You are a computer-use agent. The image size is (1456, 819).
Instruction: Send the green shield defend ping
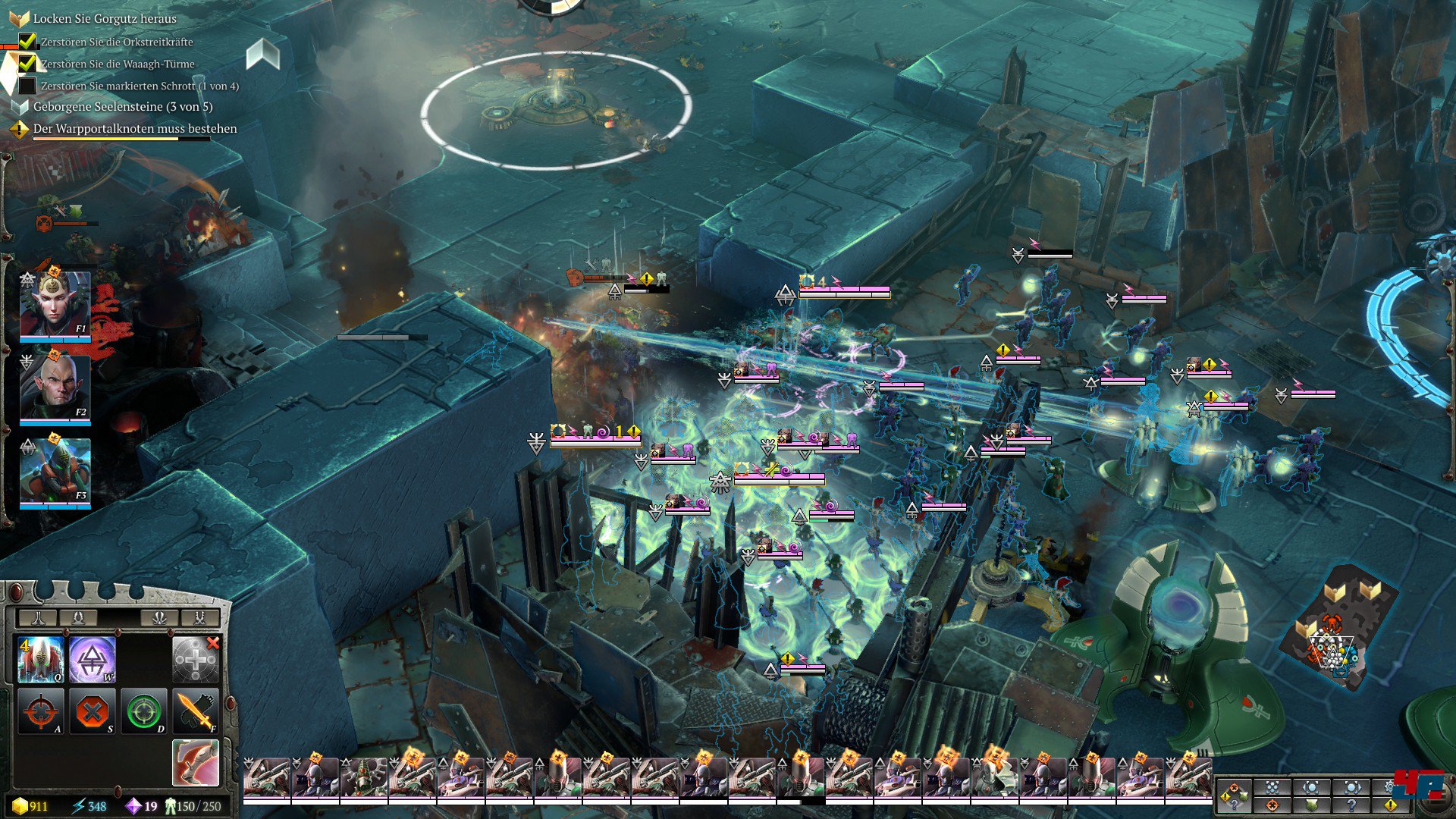(x=1312, y=805)
